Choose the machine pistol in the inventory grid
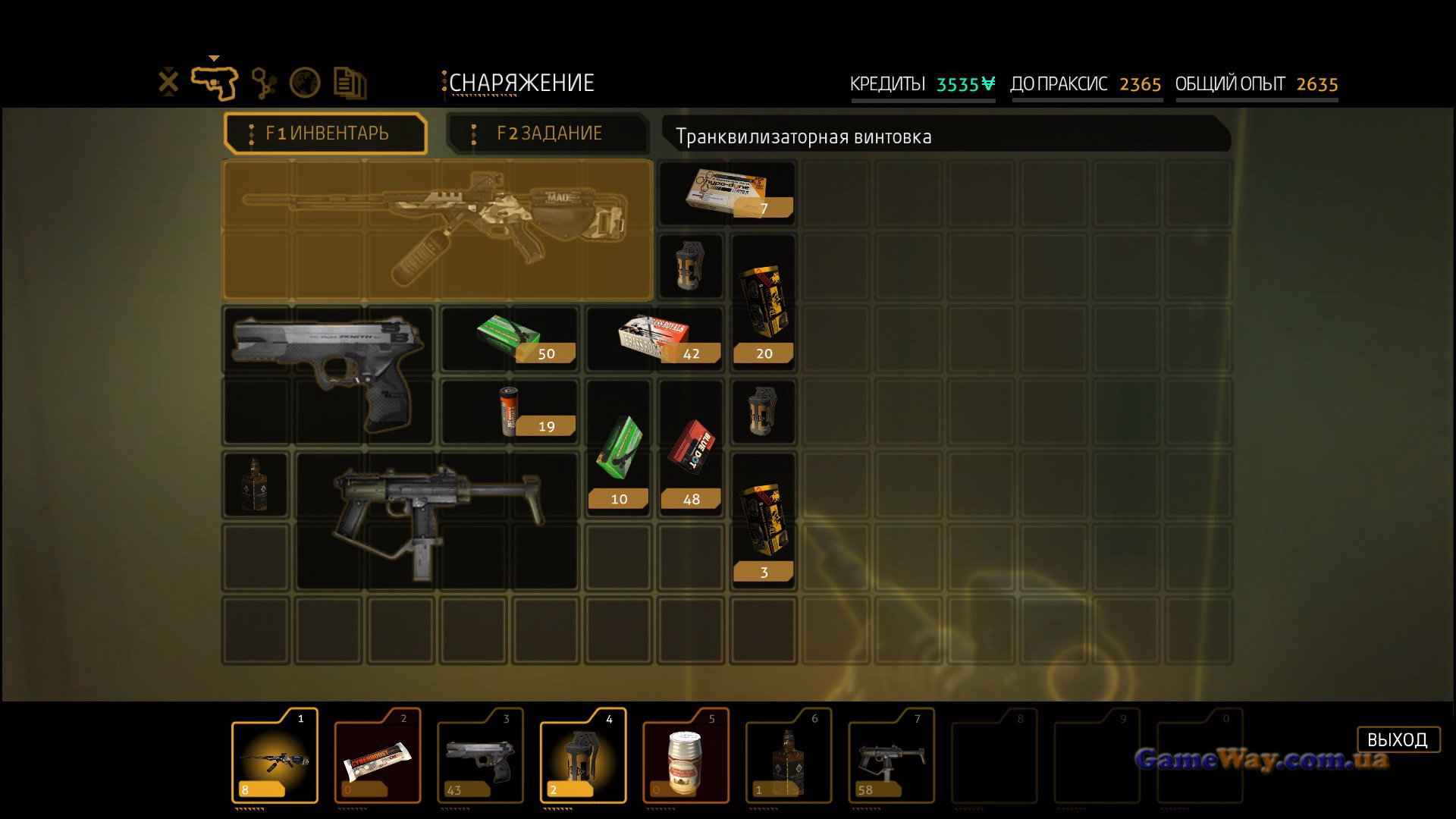 (x=436, y=519)
